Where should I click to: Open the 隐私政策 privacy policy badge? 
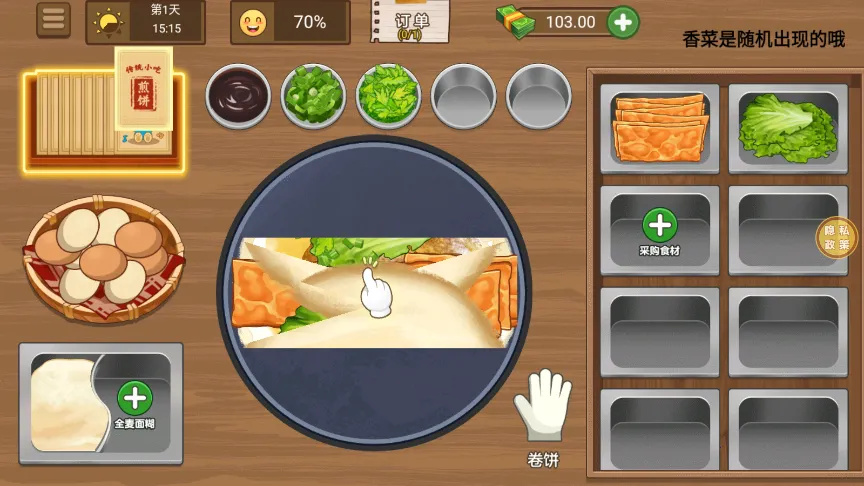[x=836, y=237]
